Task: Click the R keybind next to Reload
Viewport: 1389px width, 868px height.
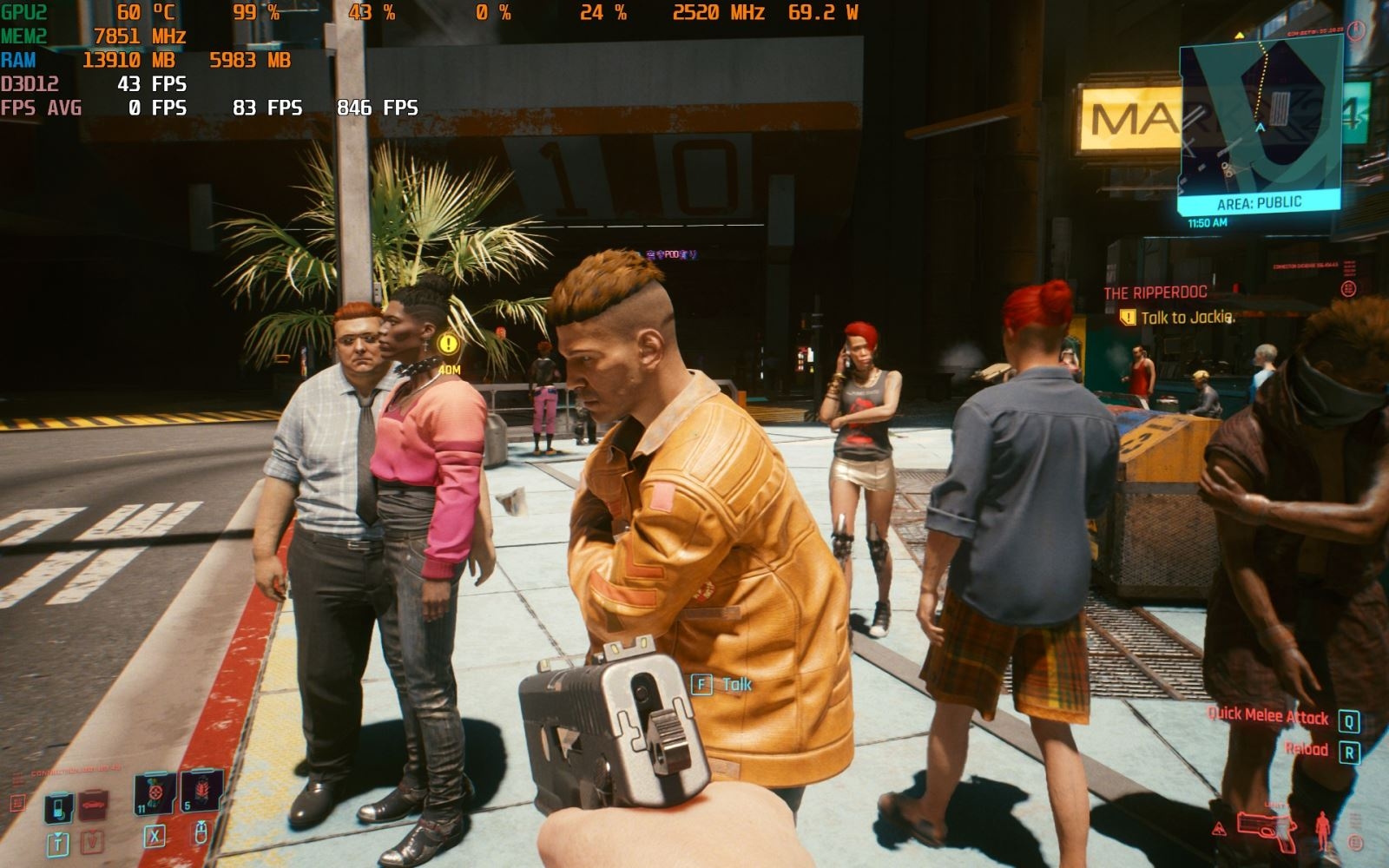Action: pos(1350,753)
